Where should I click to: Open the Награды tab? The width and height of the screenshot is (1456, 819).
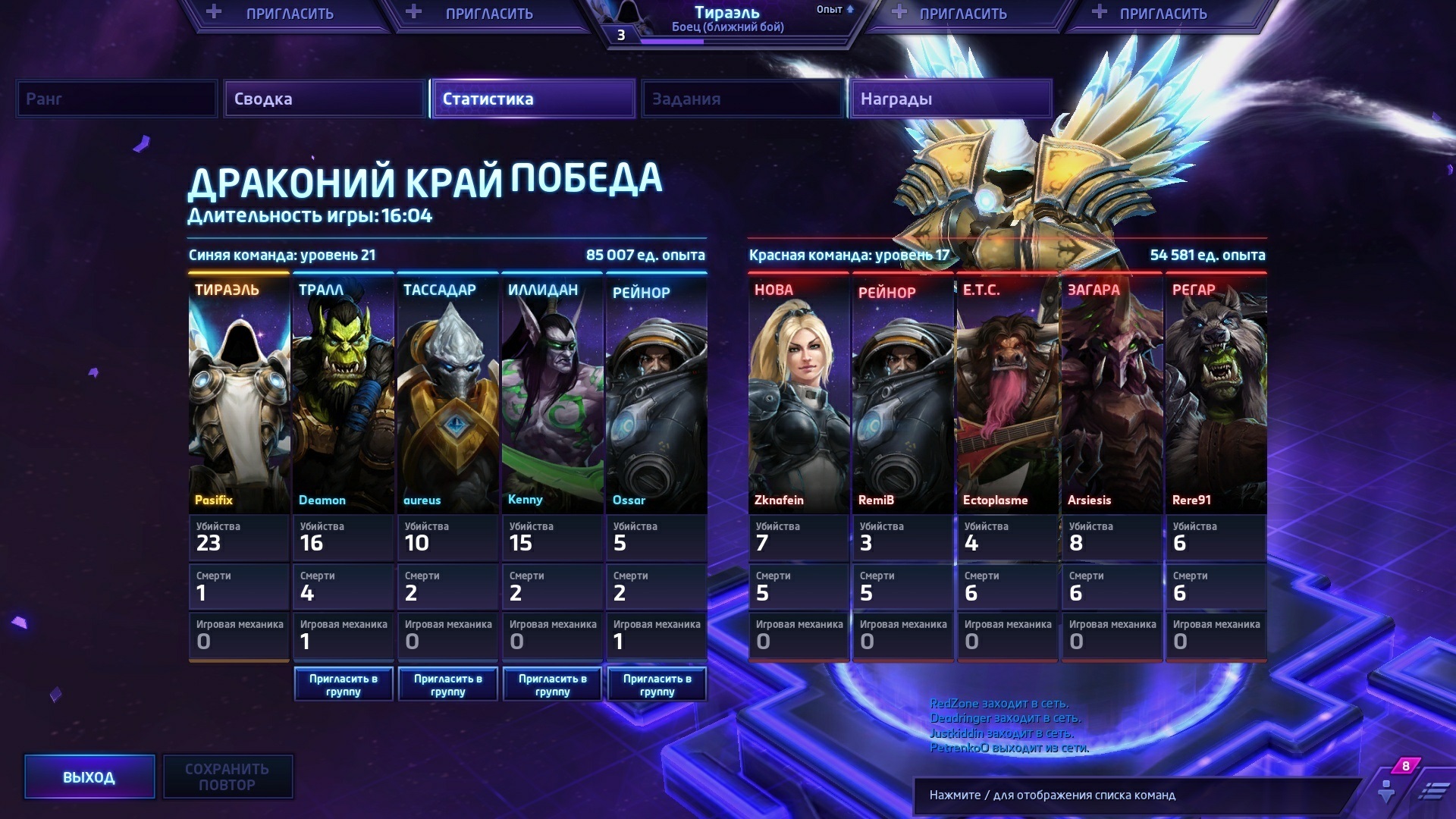949,99
